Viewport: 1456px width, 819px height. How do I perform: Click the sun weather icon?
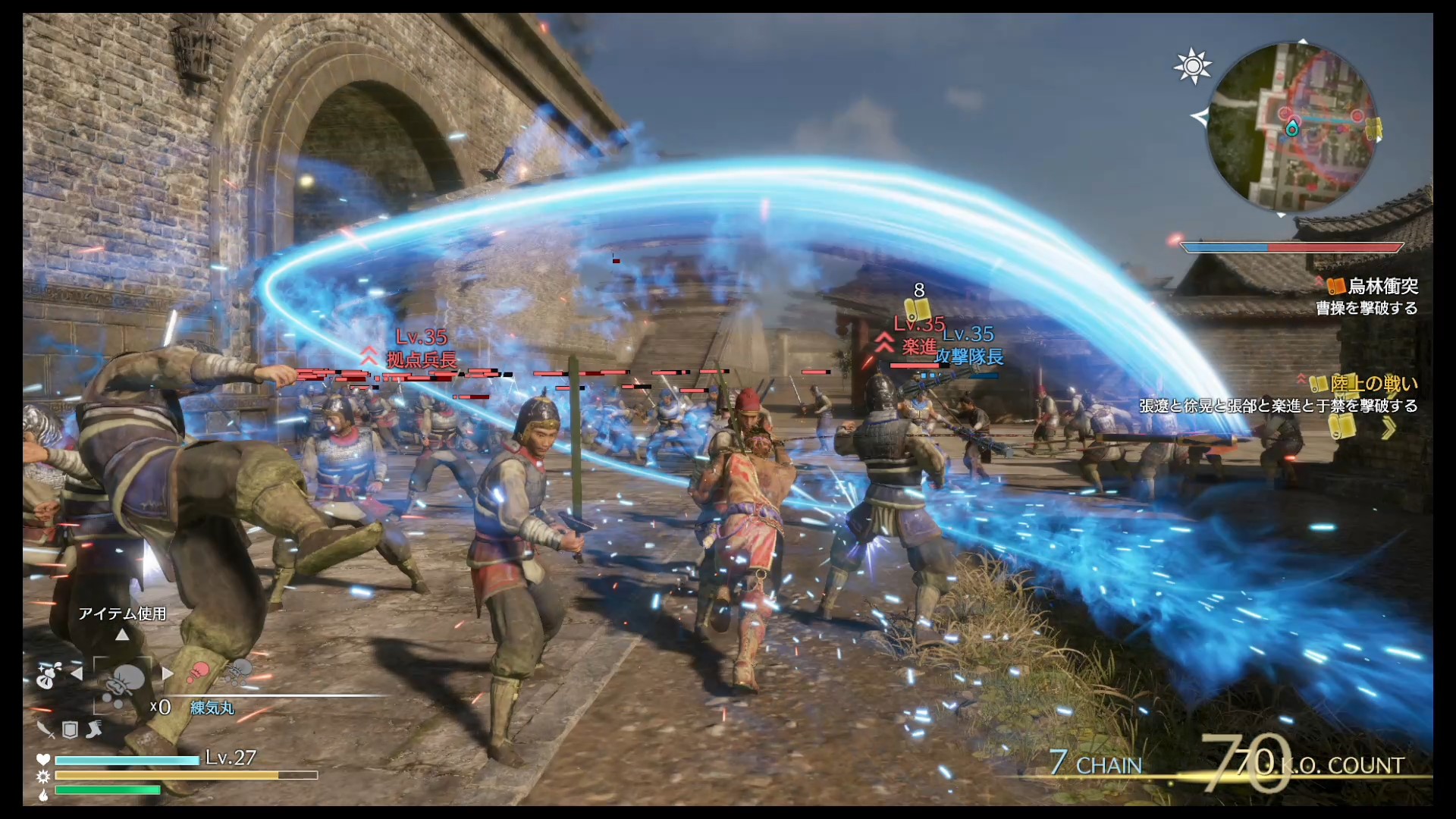(1192, 66)
